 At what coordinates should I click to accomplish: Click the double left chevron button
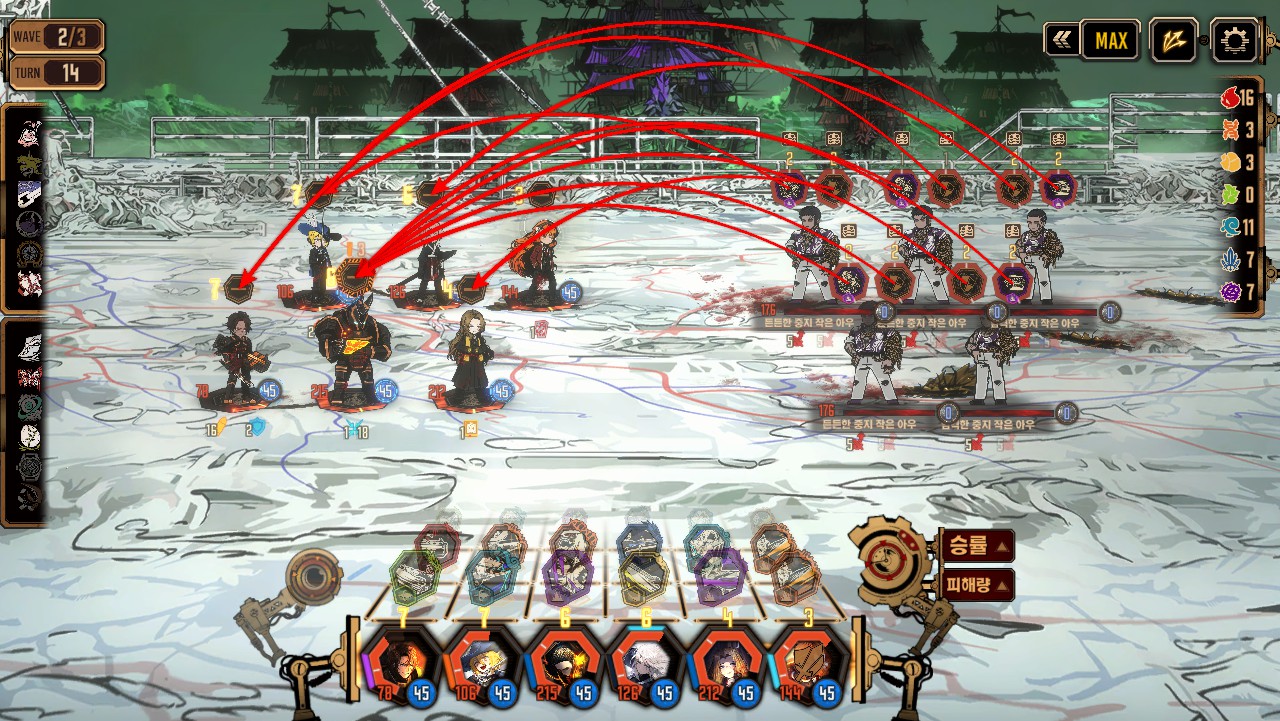pyautogui.click(x=1060, y=41)
